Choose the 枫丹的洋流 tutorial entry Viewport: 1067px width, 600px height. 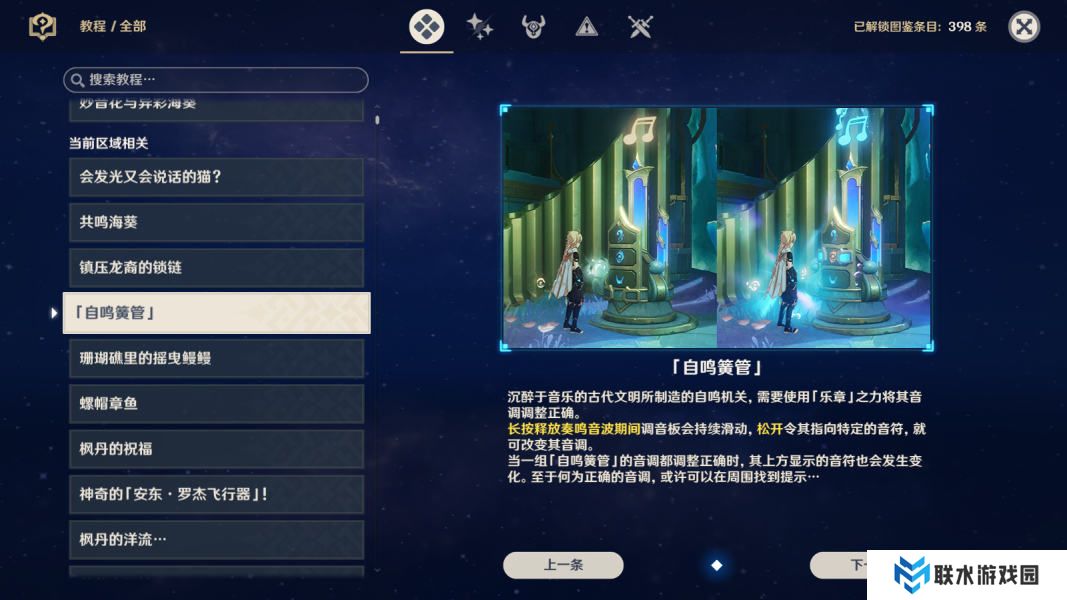tap(216, 540)
